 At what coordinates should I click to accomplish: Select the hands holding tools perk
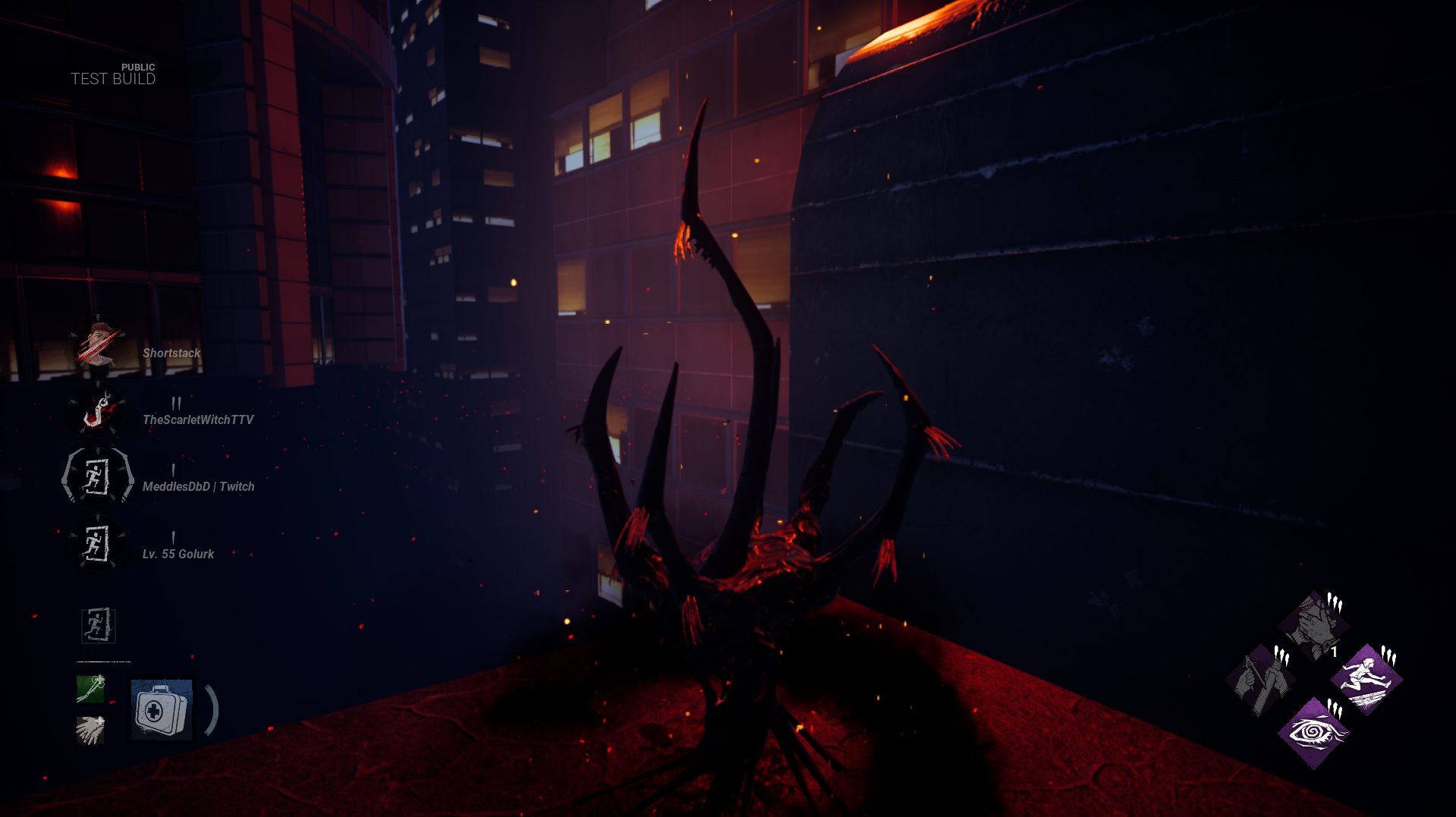point(1261,680)
